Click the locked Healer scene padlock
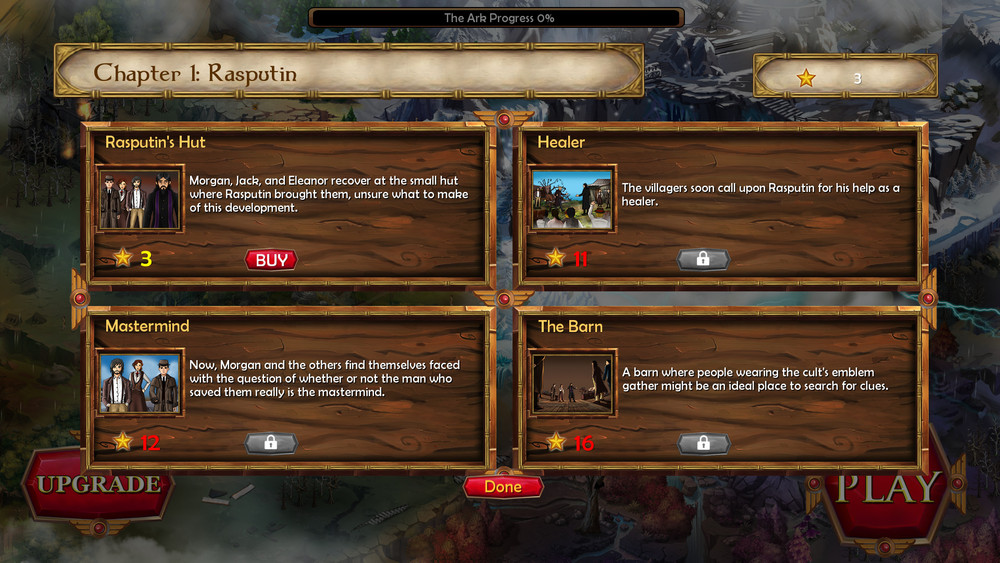Viewport: 1000px width, 563px height. (703, 259)
